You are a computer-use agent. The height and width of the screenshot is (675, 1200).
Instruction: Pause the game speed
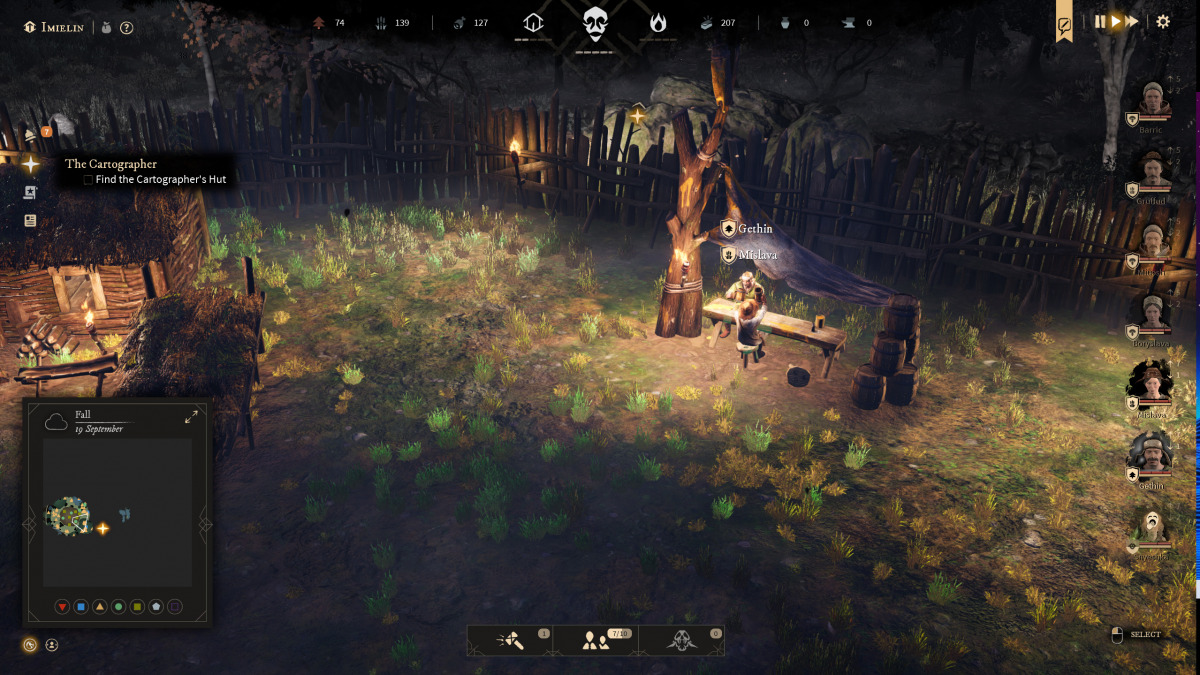(1100, 21)
